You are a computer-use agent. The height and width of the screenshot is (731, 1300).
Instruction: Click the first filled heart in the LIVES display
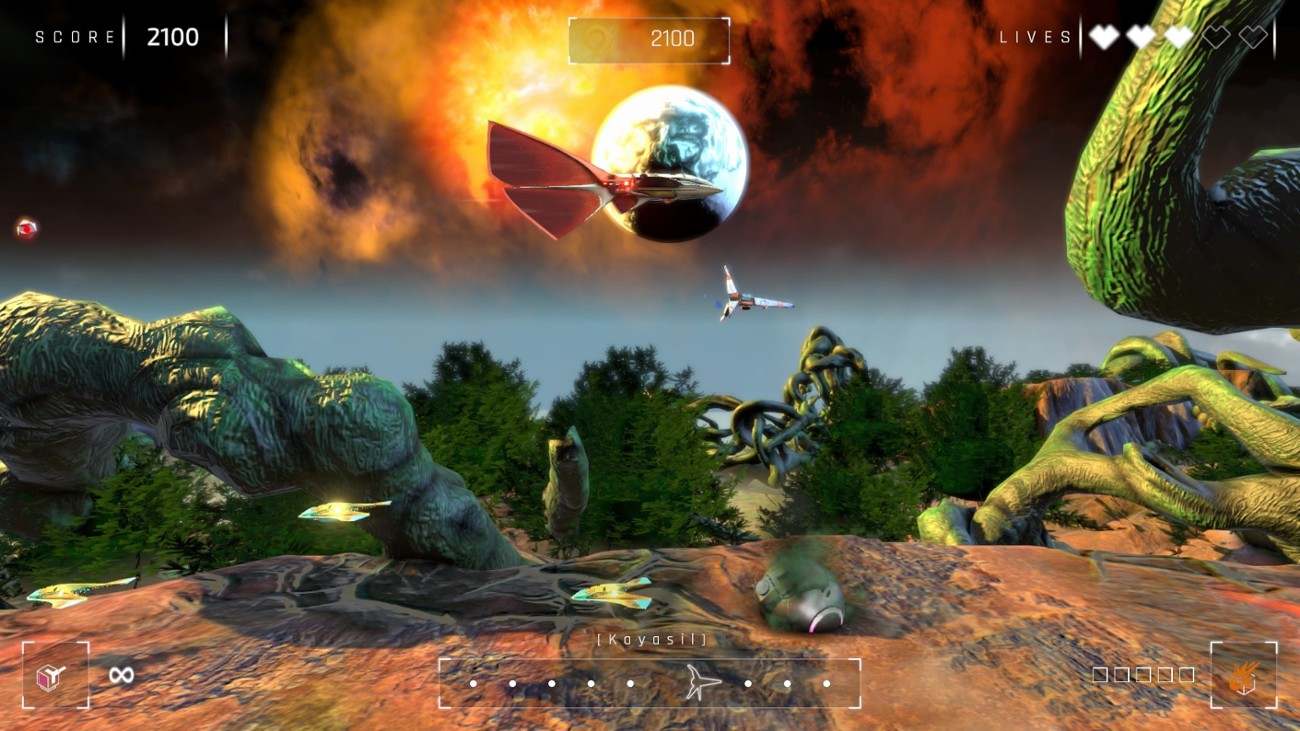tap(1102, 36)
